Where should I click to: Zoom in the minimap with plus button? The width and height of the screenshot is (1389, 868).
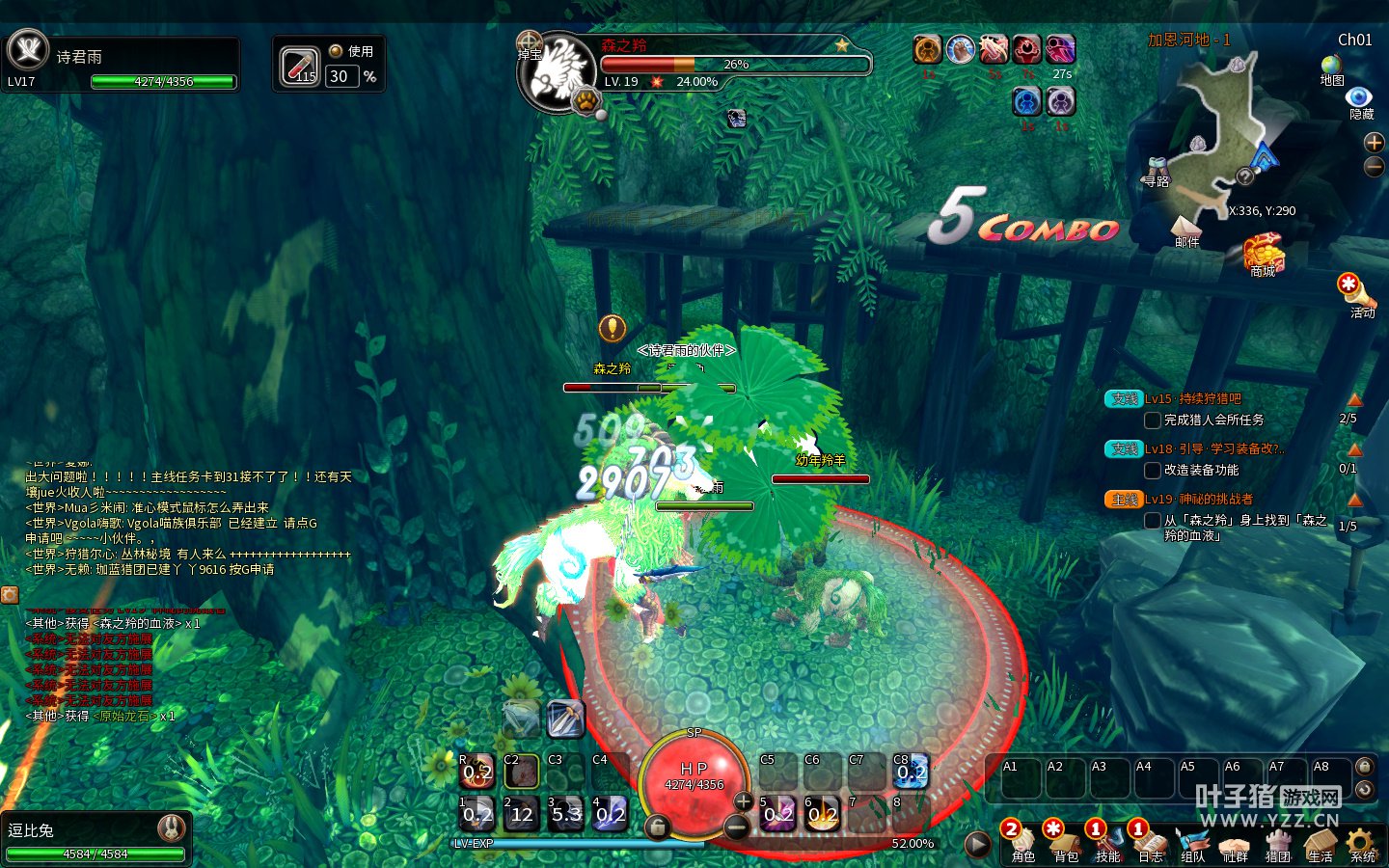pyautogui.click(x=1374, y=143)
